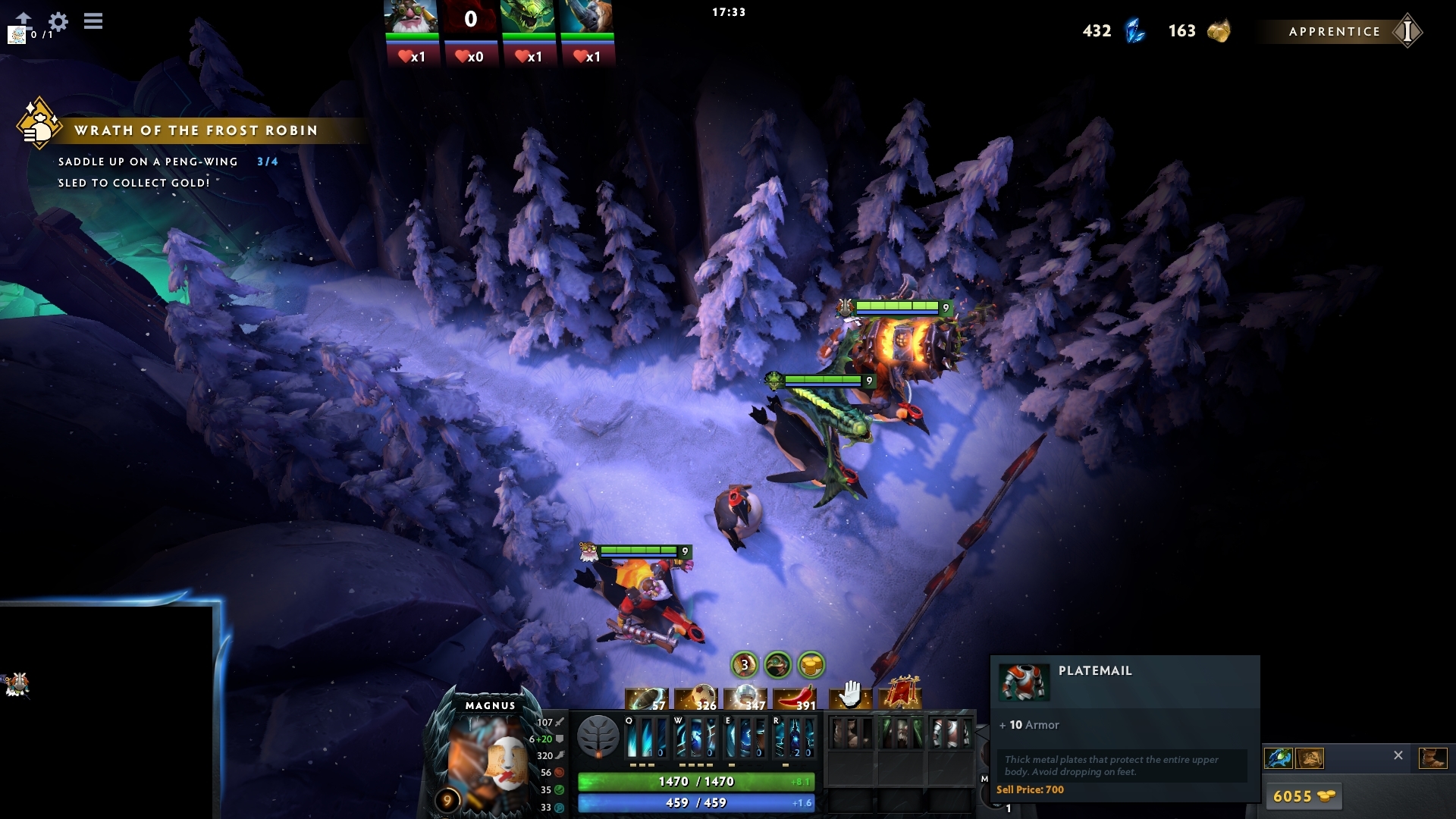This screenshot has height=819, width=1456.
Task: Open the shop via gold button
Action: coord(1303,796)
